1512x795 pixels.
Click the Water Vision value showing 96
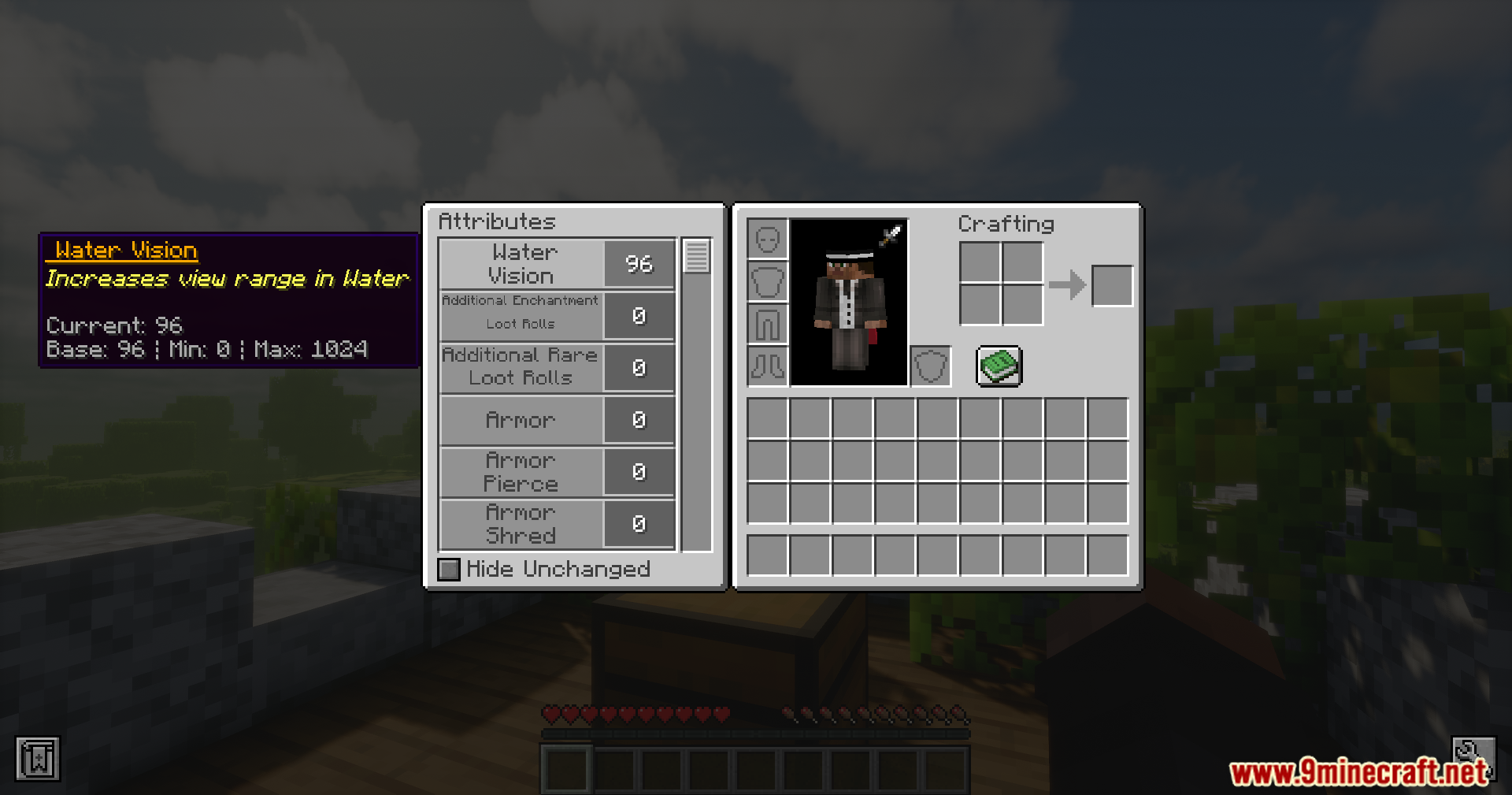pyautogui.click(x=639, y=263)
